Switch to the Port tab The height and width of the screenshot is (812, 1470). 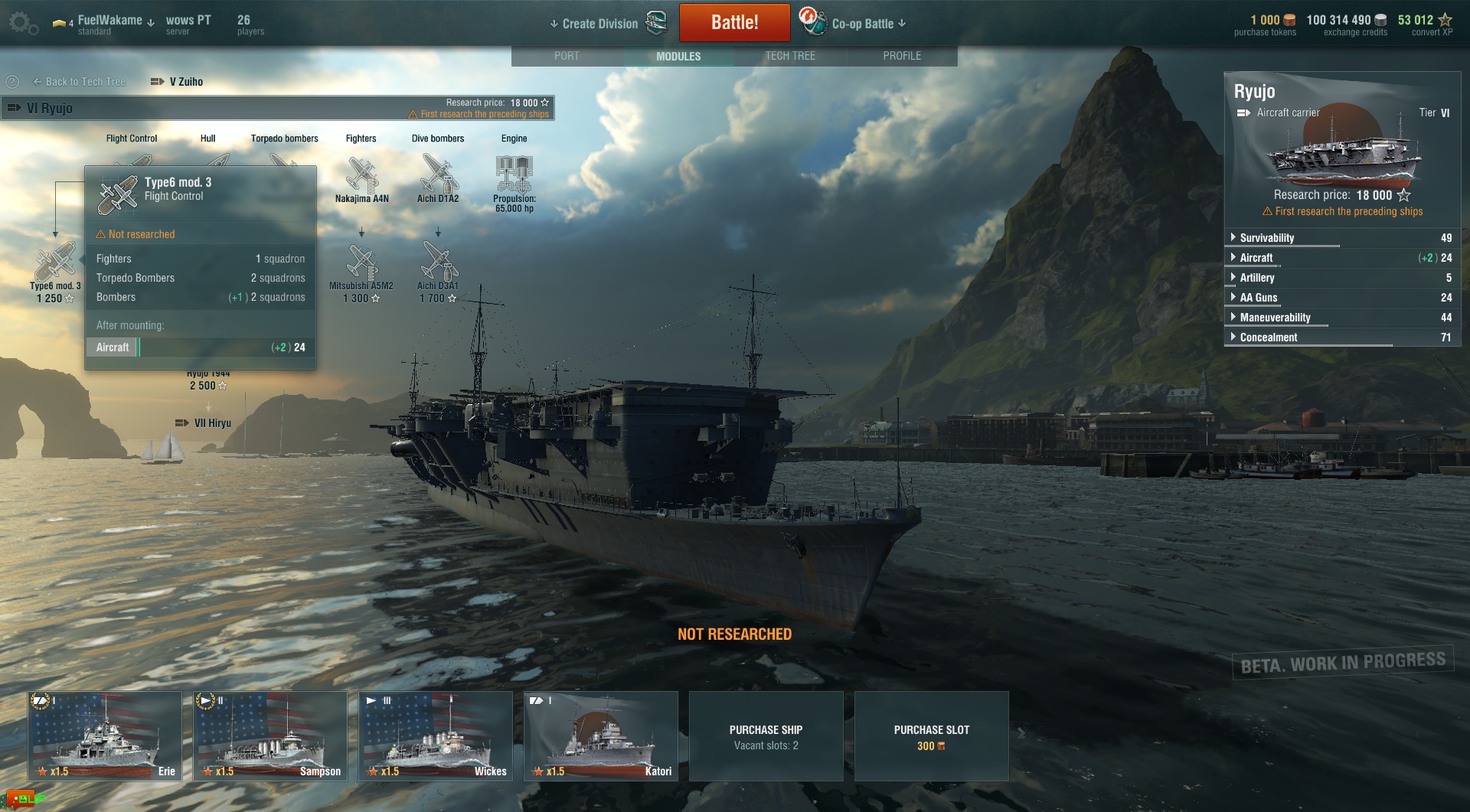(567, 56)
